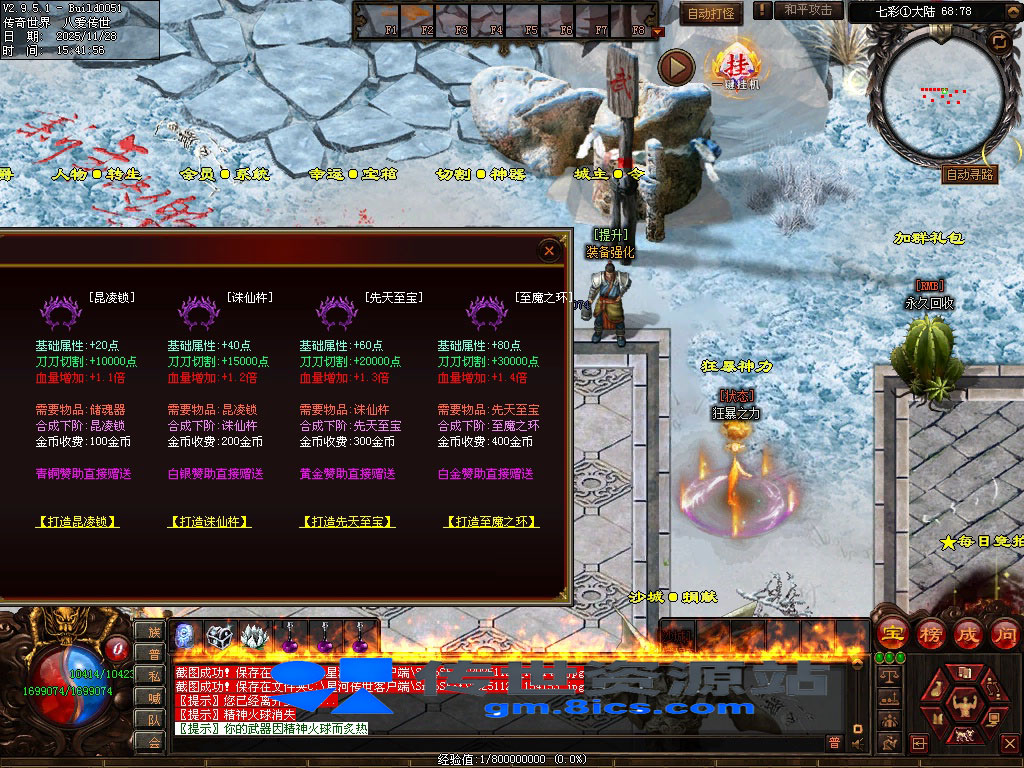The image size is (1024, 768).
Task: Use the silver treasure chest hotbar item
Action: 219,635
